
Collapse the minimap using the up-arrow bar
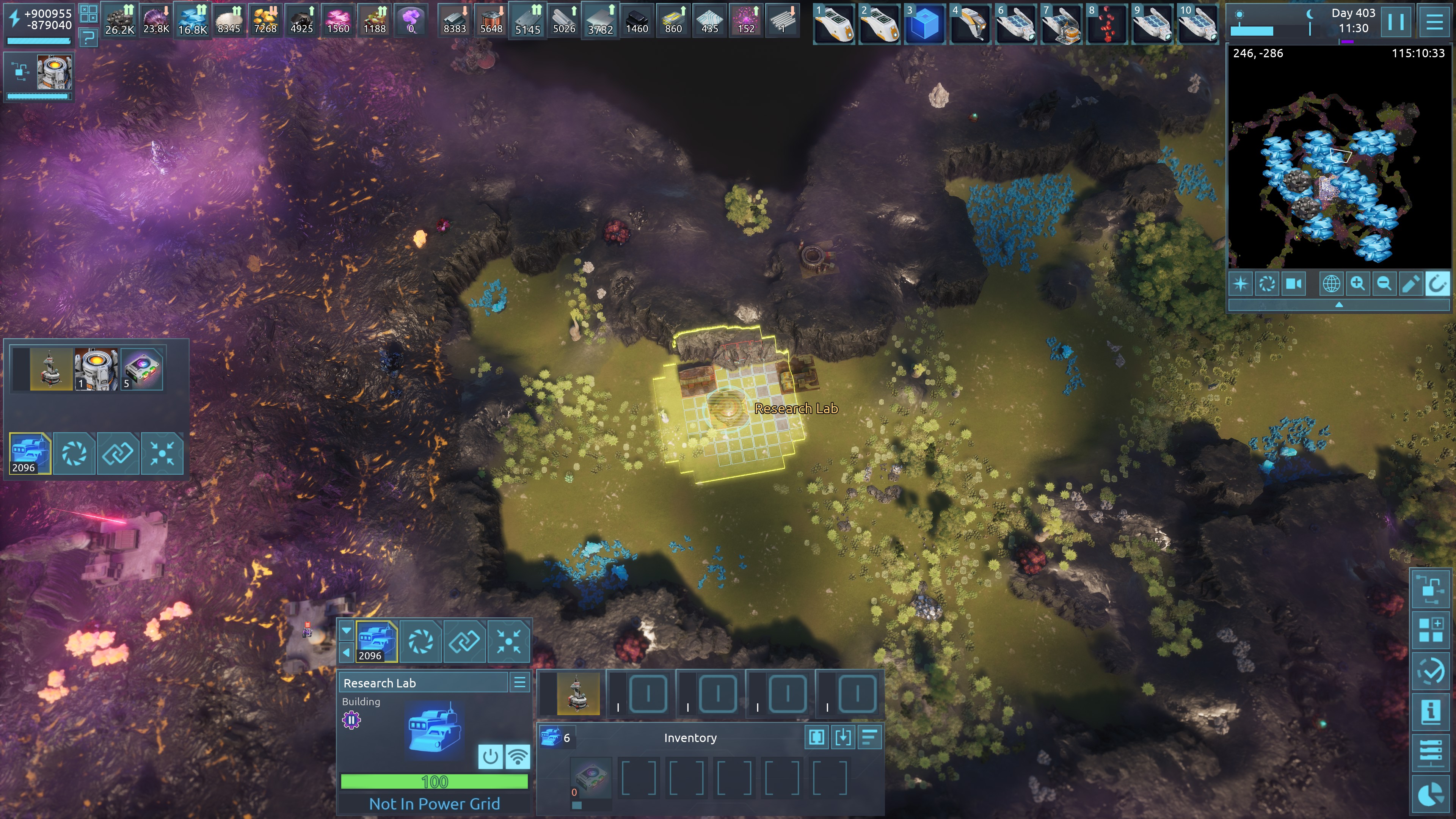pos(1339,305)
